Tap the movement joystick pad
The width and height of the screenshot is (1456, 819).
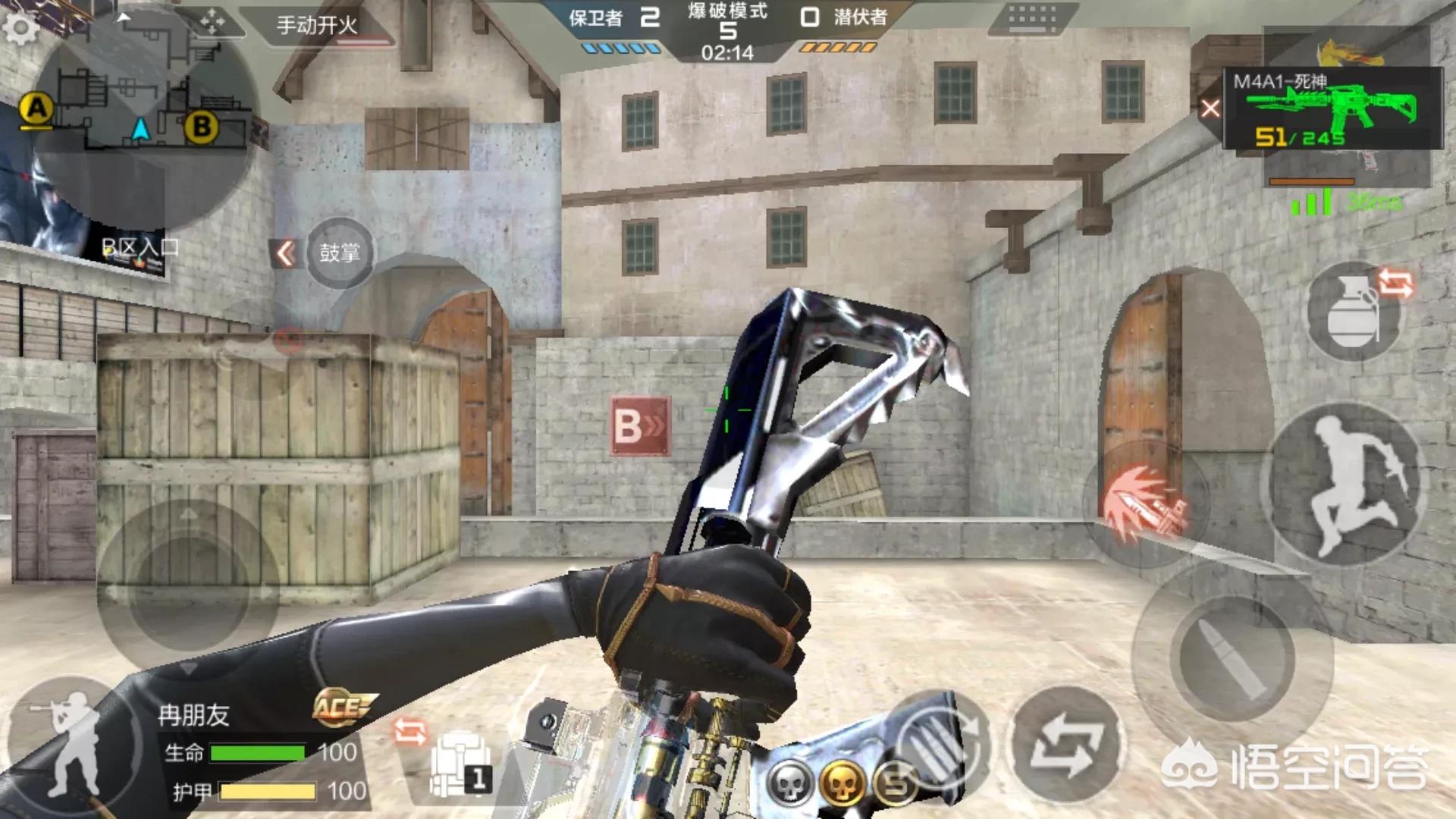tap(188, 588)
